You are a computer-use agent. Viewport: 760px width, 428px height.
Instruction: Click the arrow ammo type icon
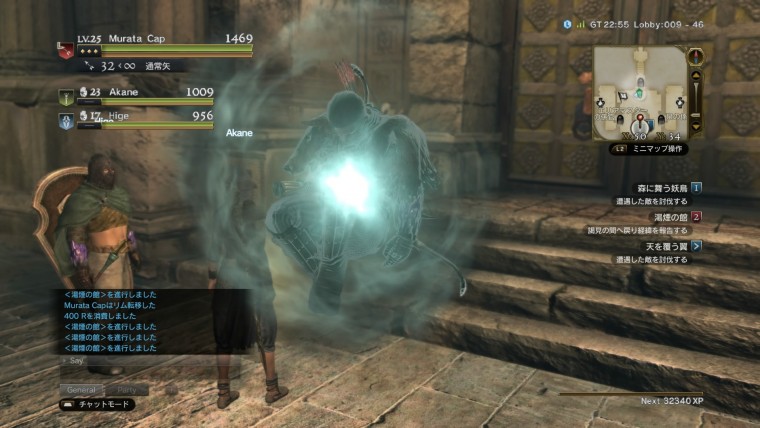coord(91,66)
